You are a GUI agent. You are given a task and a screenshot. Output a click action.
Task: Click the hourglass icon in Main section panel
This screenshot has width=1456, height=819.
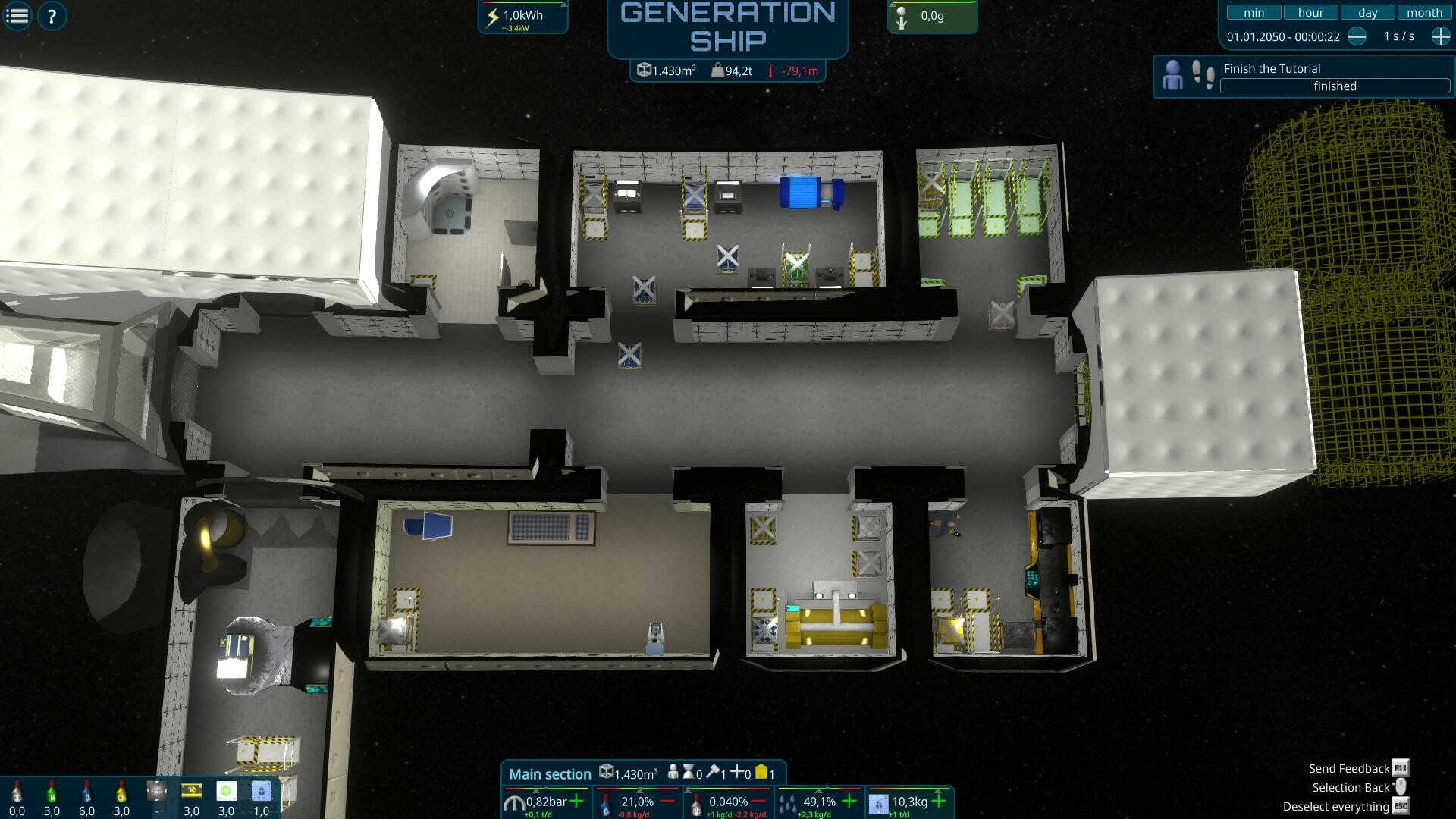(x=689, y=772)
